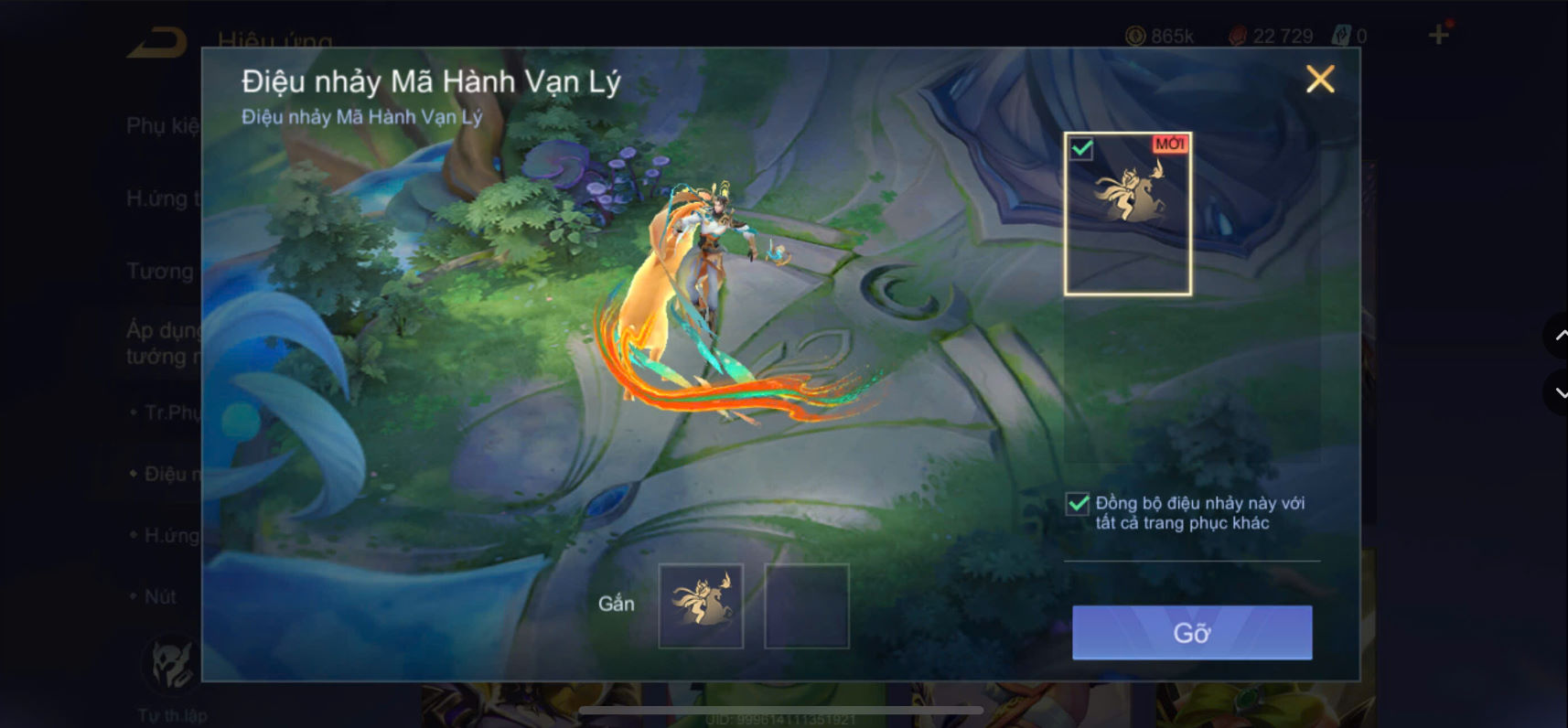Select the attached dance icon beside Gắn
1568x728 pixels.
(x=701, y=605)
